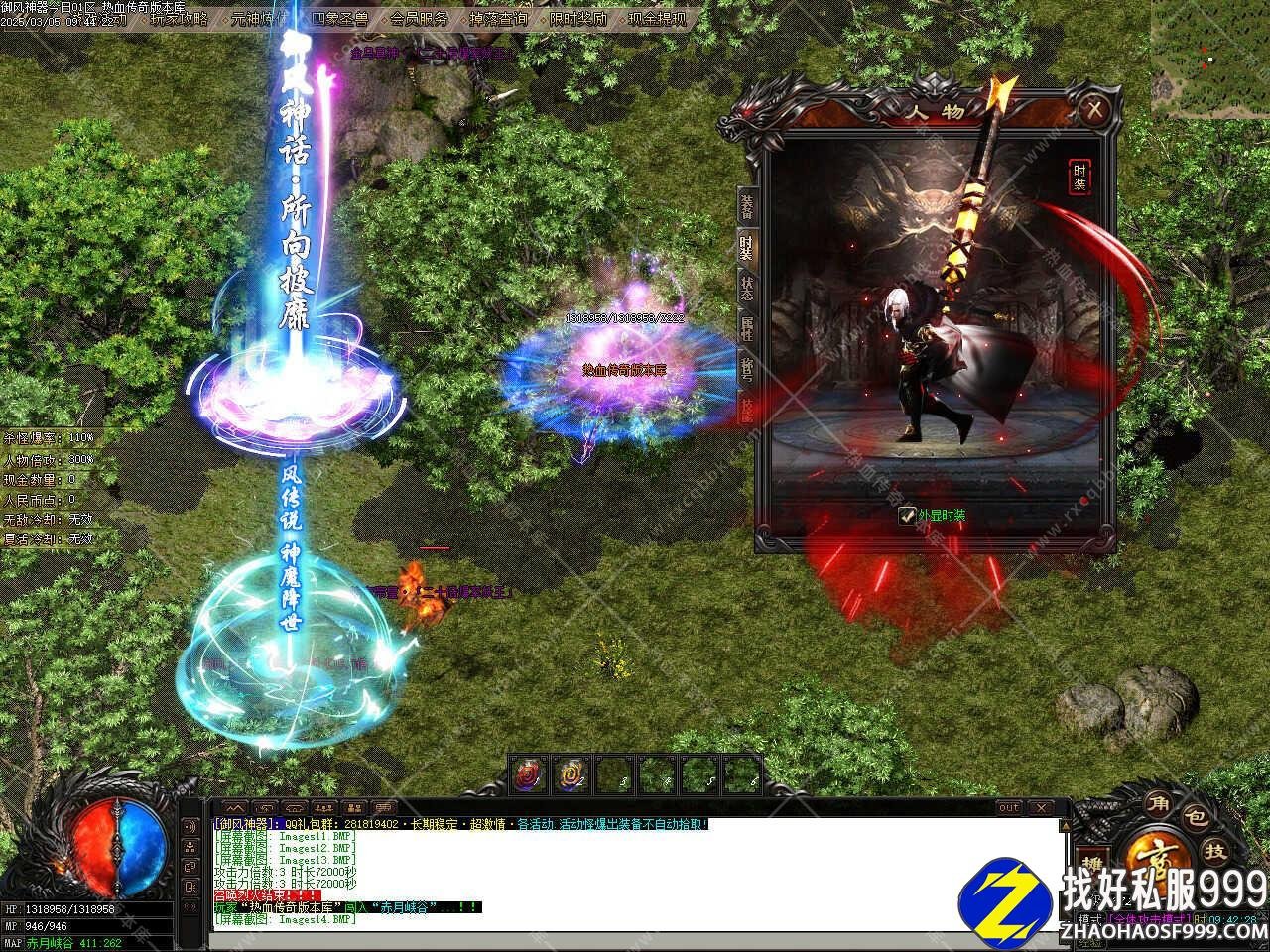1270x952 pixels.
Task: Click the red 时装 button in panel
Action: [1079, 176]
